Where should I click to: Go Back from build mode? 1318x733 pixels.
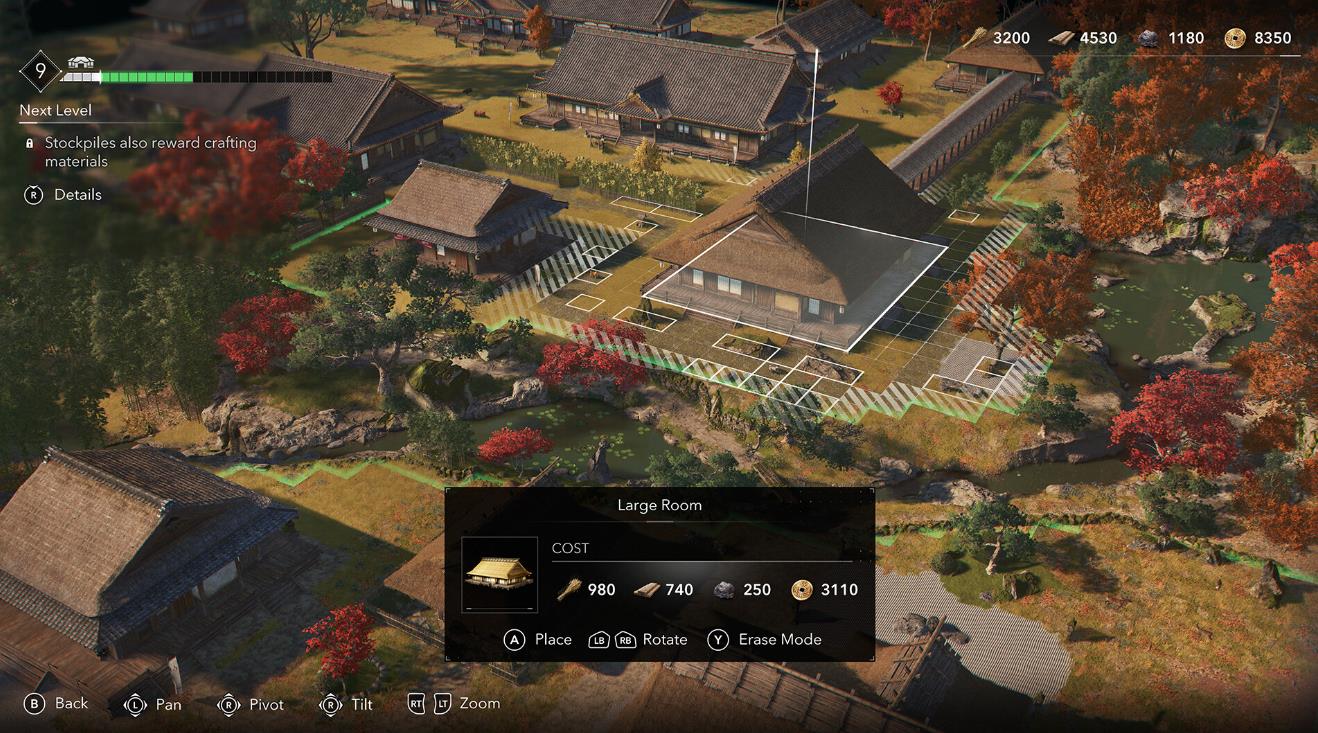coord(56,704)
